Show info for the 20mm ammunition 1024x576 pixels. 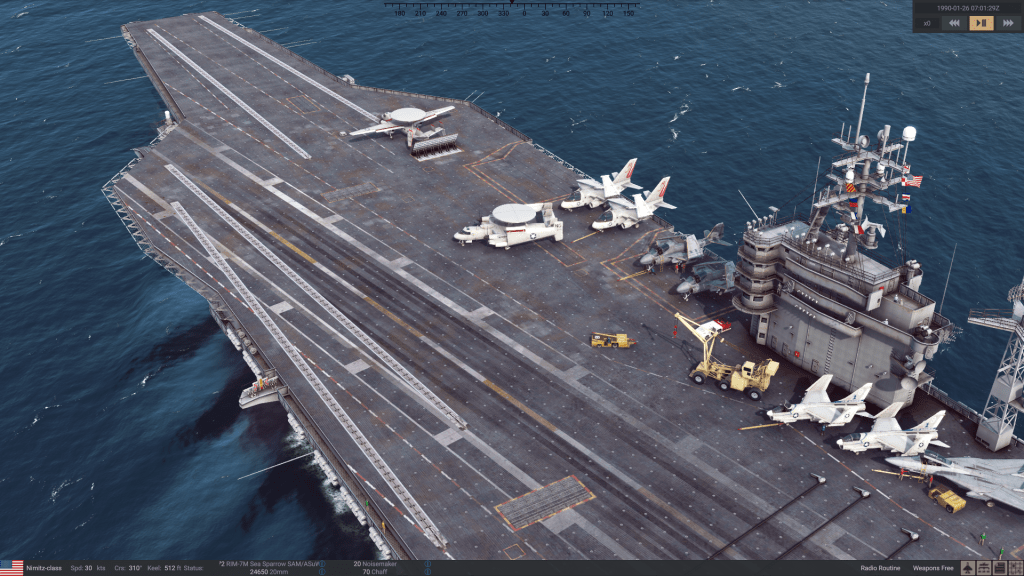[x=322, y=572]
